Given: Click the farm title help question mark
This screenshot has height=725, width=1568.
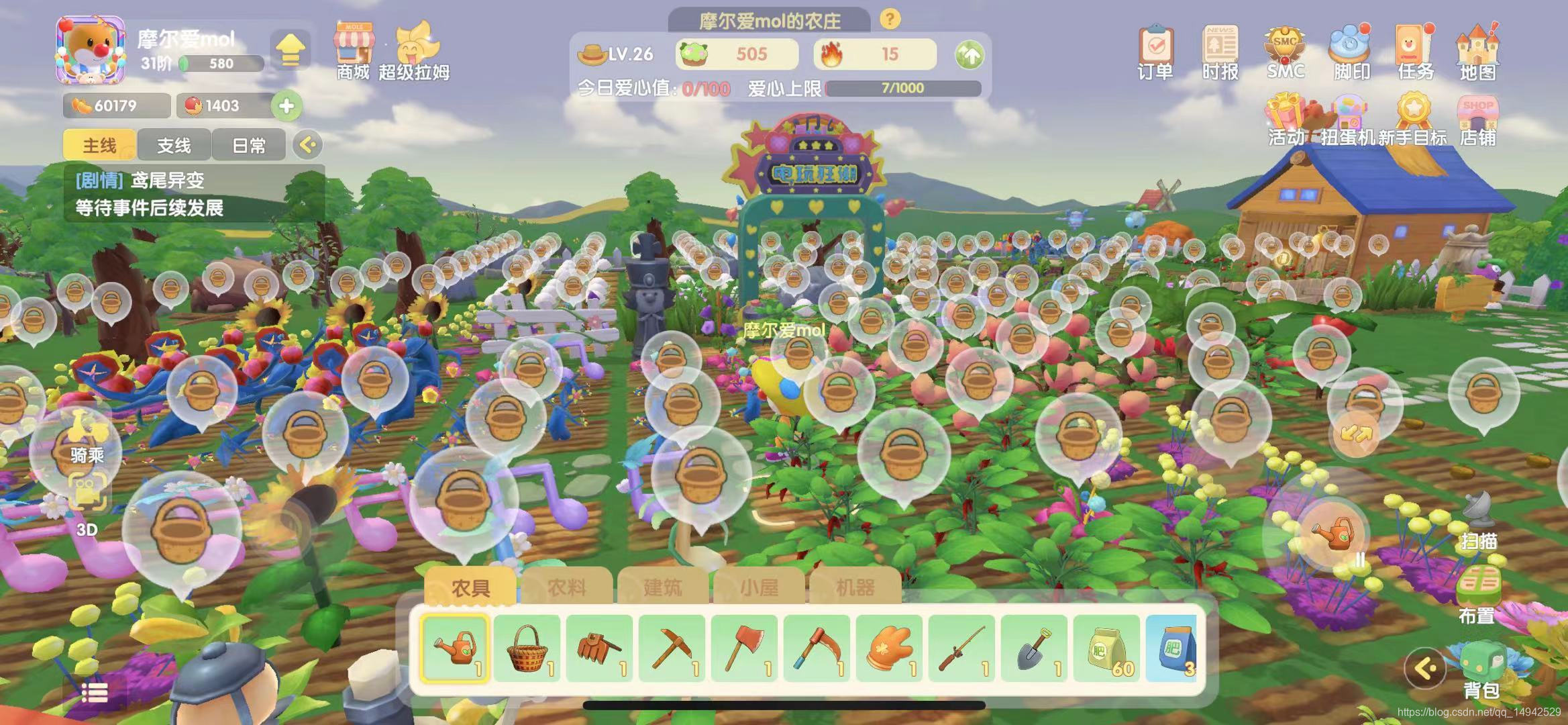Looking at the screenshot, I should click(890, 19).
